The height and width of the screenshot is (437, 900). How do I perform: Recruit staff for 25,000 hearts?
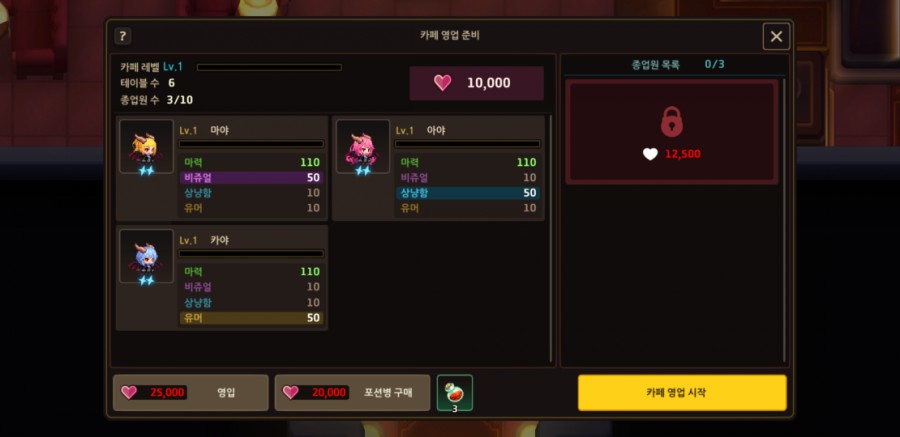pyautogui.click(x=191, y=392)
